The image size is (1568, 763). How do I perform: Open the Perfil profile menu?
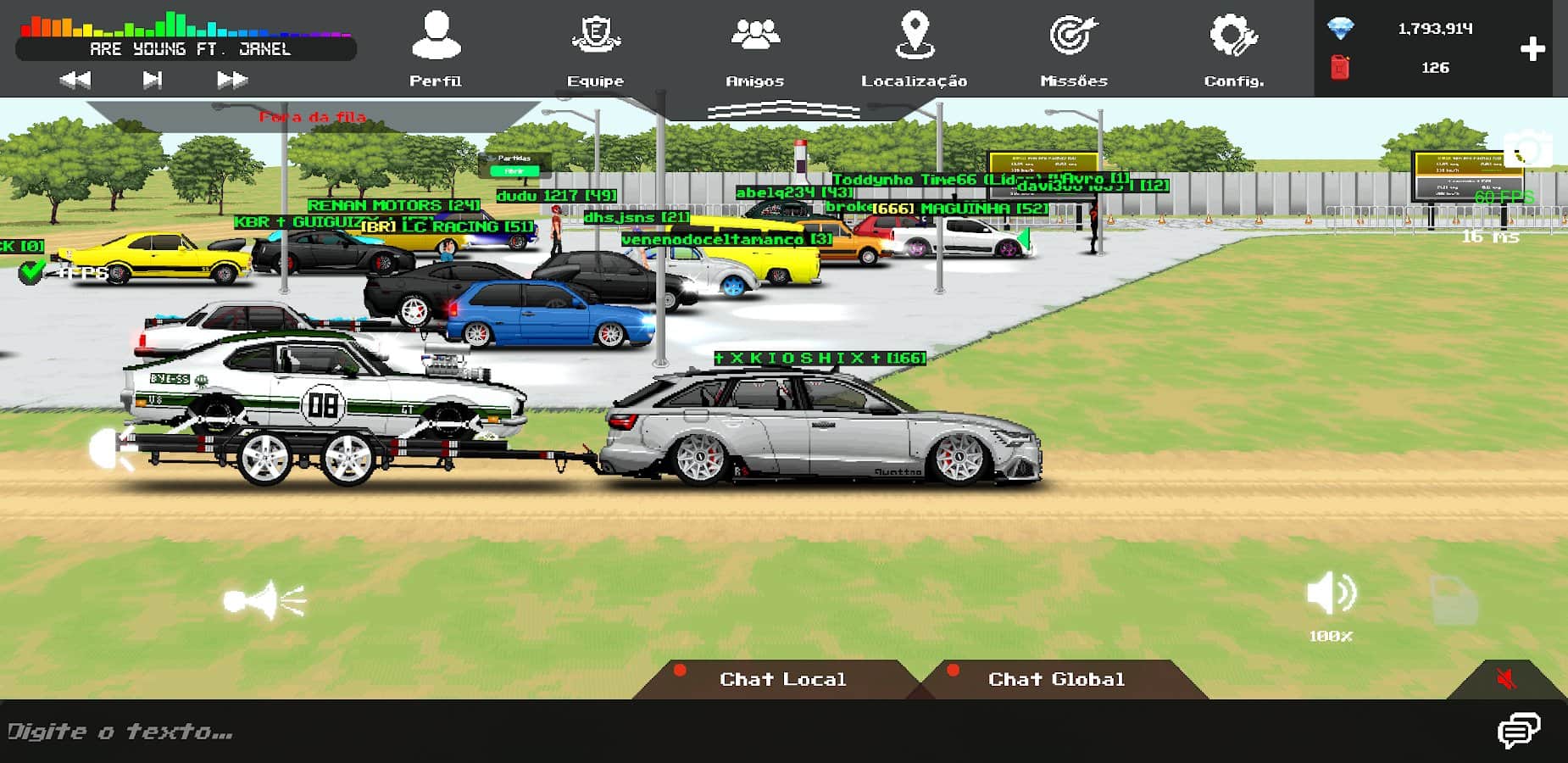[x=436, y=47]
